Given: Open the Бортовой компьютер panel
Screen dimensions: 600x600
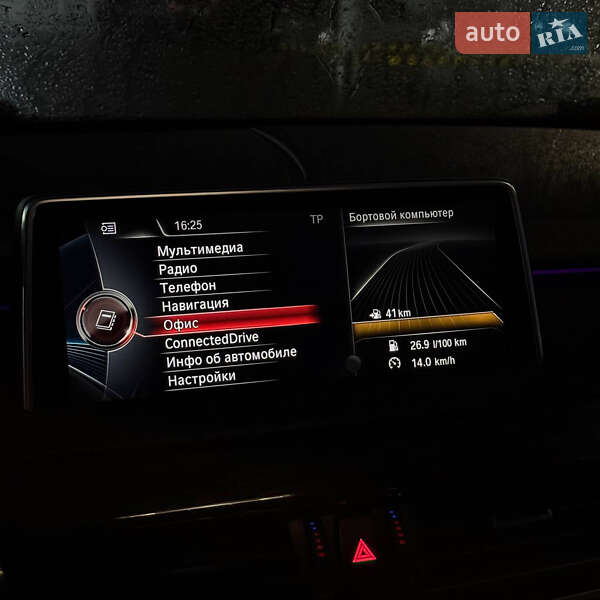Looking at the screenshot, I should click(x=400, y=214).
